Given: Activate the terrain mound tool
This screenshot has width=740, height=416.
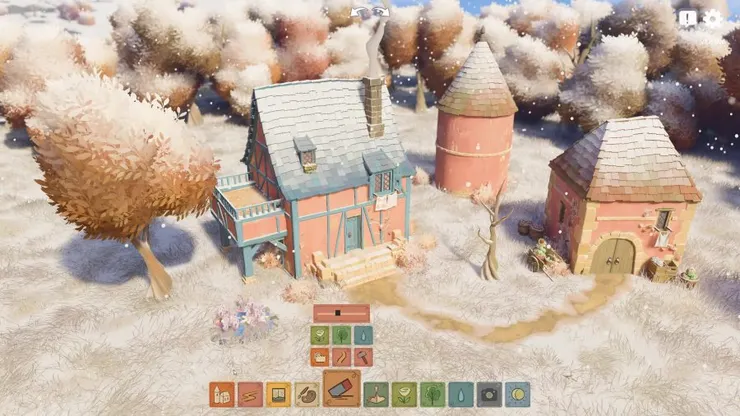Looking at the screenshot, I should (376, 394).
